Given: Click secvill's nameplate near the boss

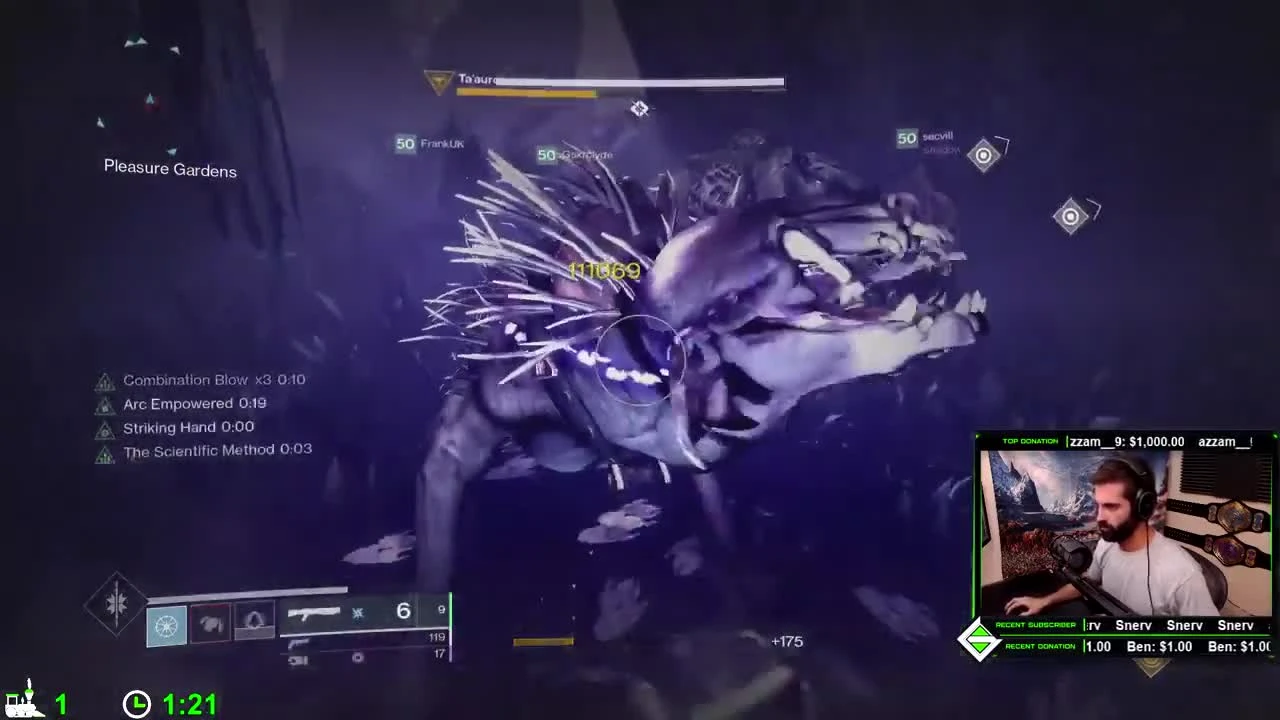Looking at the screenshot, I should (925, 137).
